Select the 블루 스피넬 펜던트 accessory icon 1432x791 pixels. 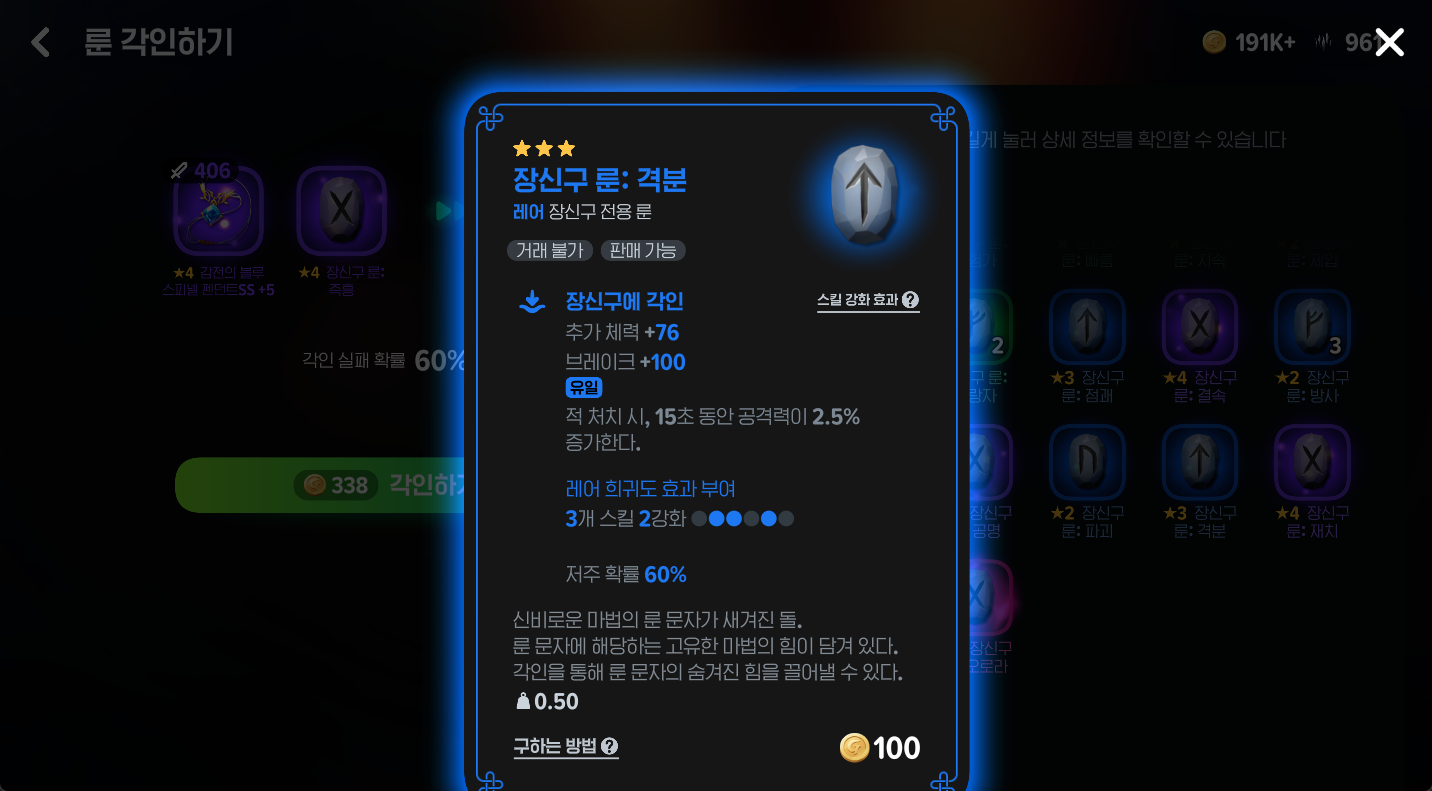[x=215, y=210]
